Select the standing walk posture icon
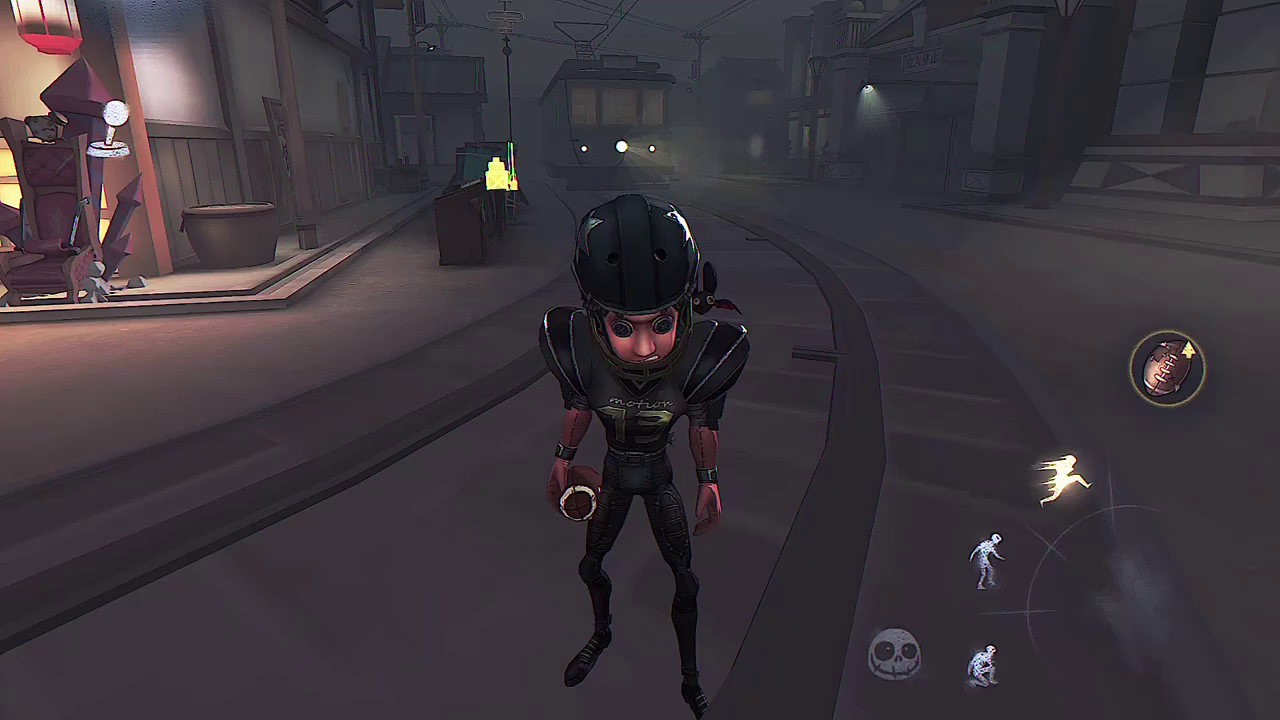This screenshot has height=720, width=1280. tap(987, 560)
